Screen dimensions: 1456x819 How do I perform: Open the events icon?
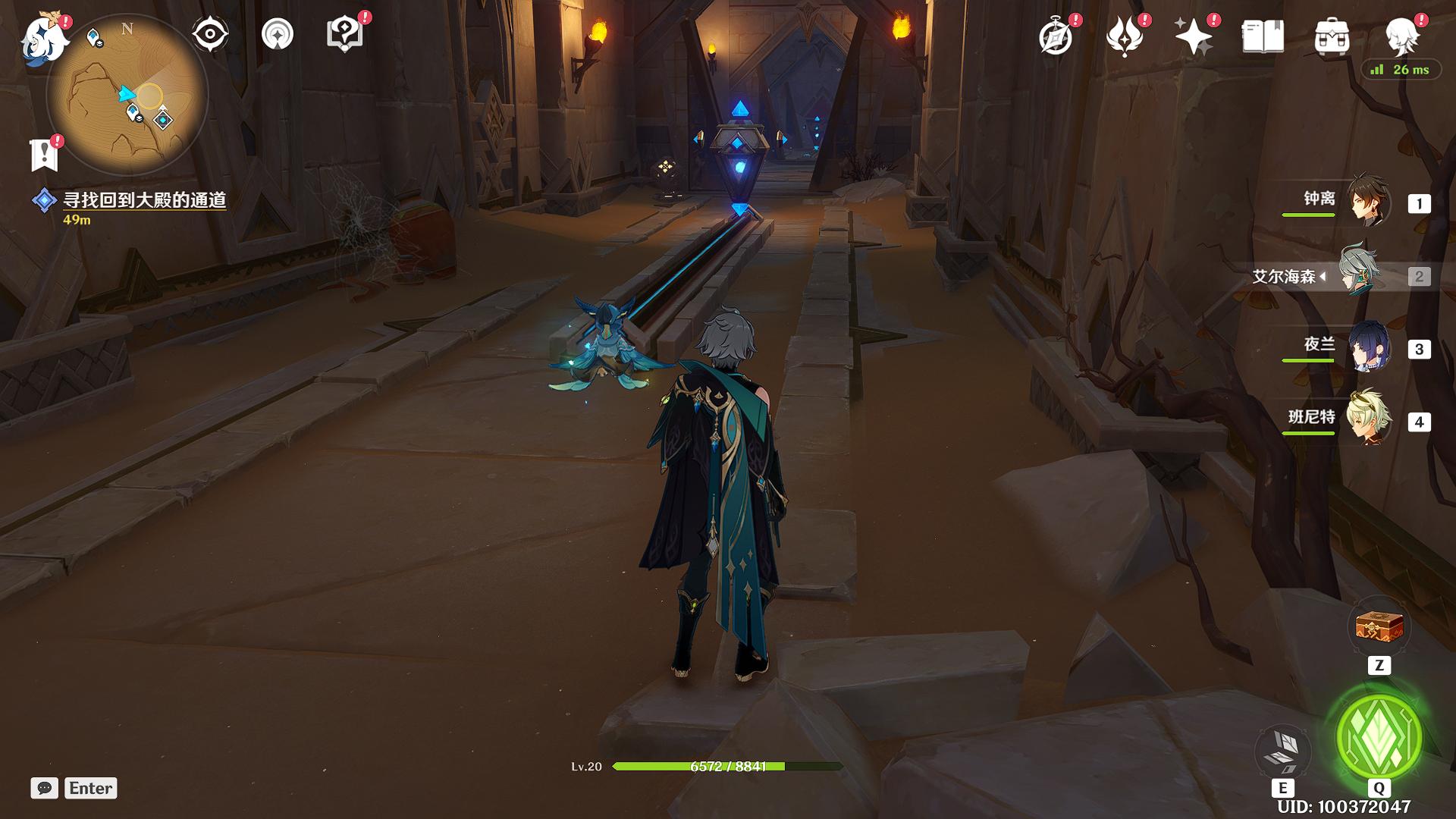click(1125, 36)
